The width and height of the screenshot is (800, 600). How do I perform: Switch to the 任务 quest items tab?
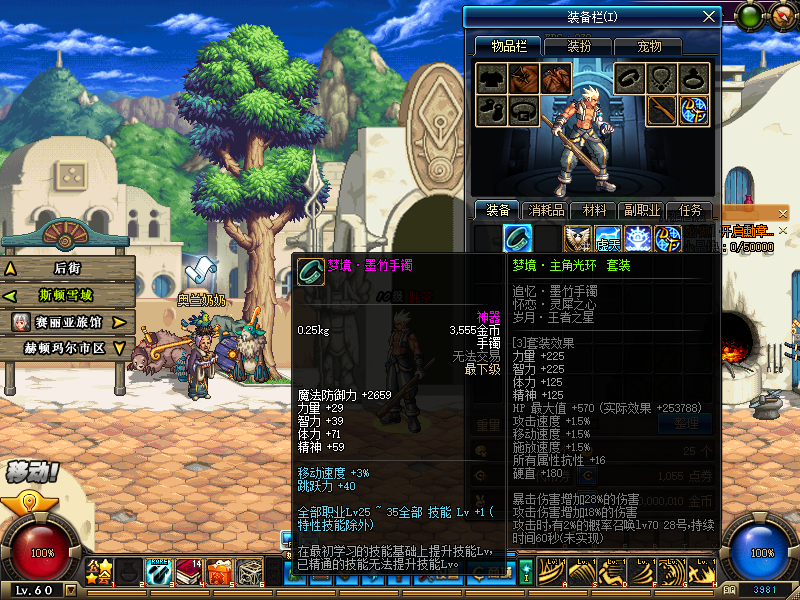click(691, 210)
